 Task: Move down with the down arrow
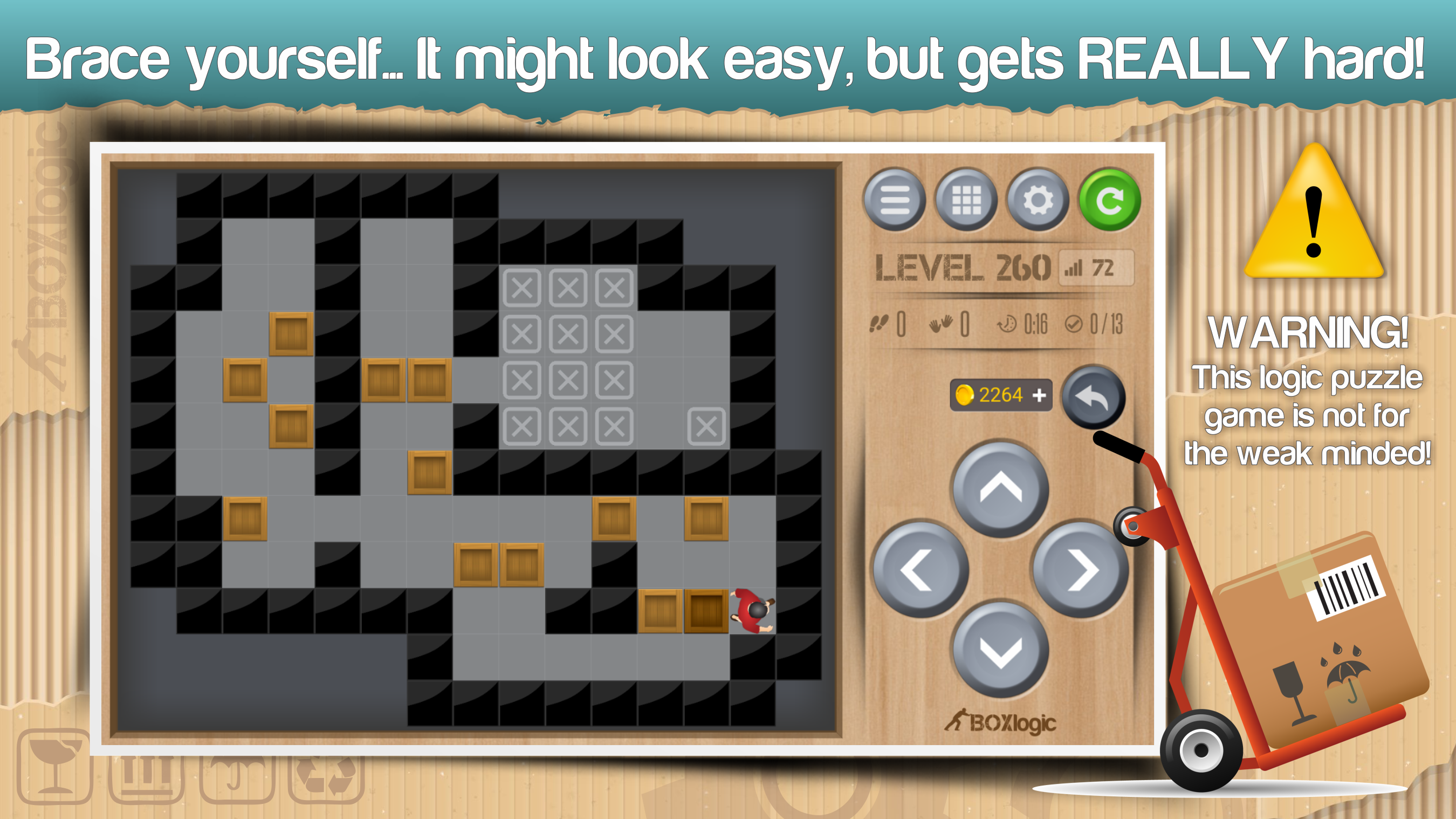[x=1000, y=650]
